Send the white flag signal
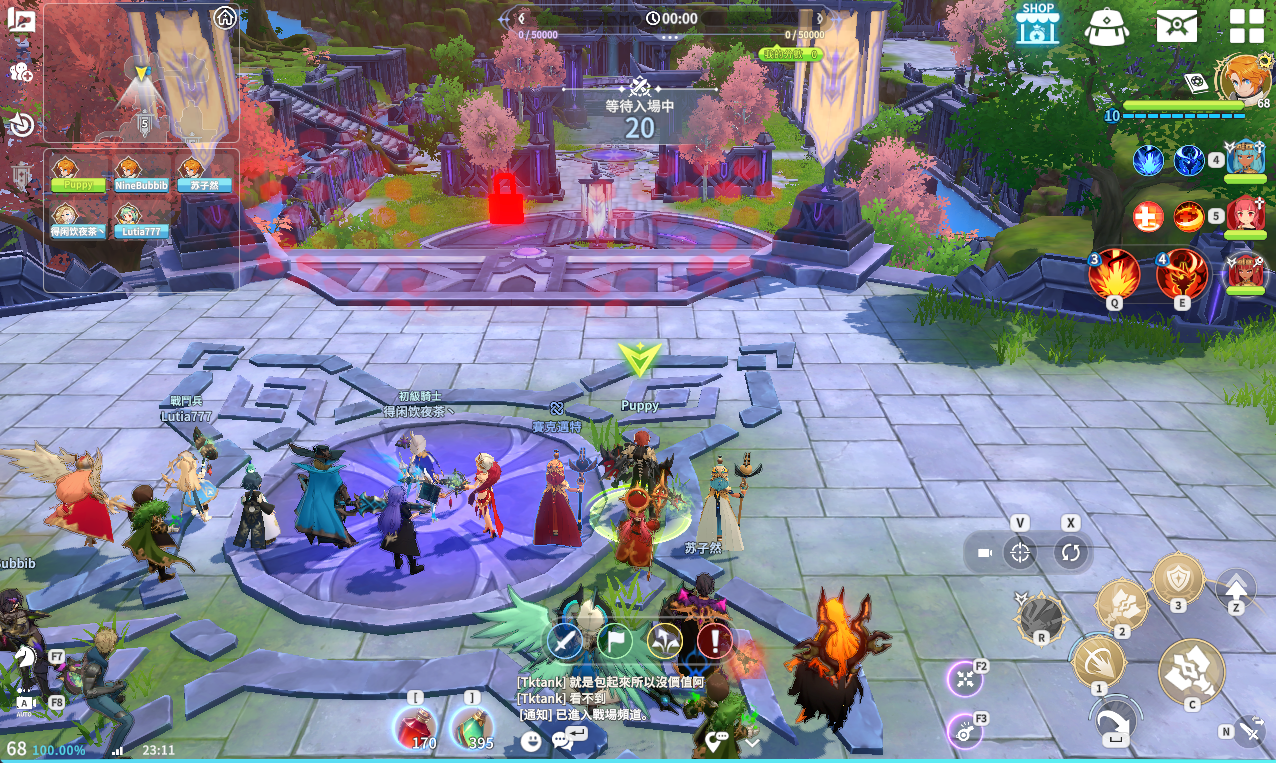 [x=615, y=640]
